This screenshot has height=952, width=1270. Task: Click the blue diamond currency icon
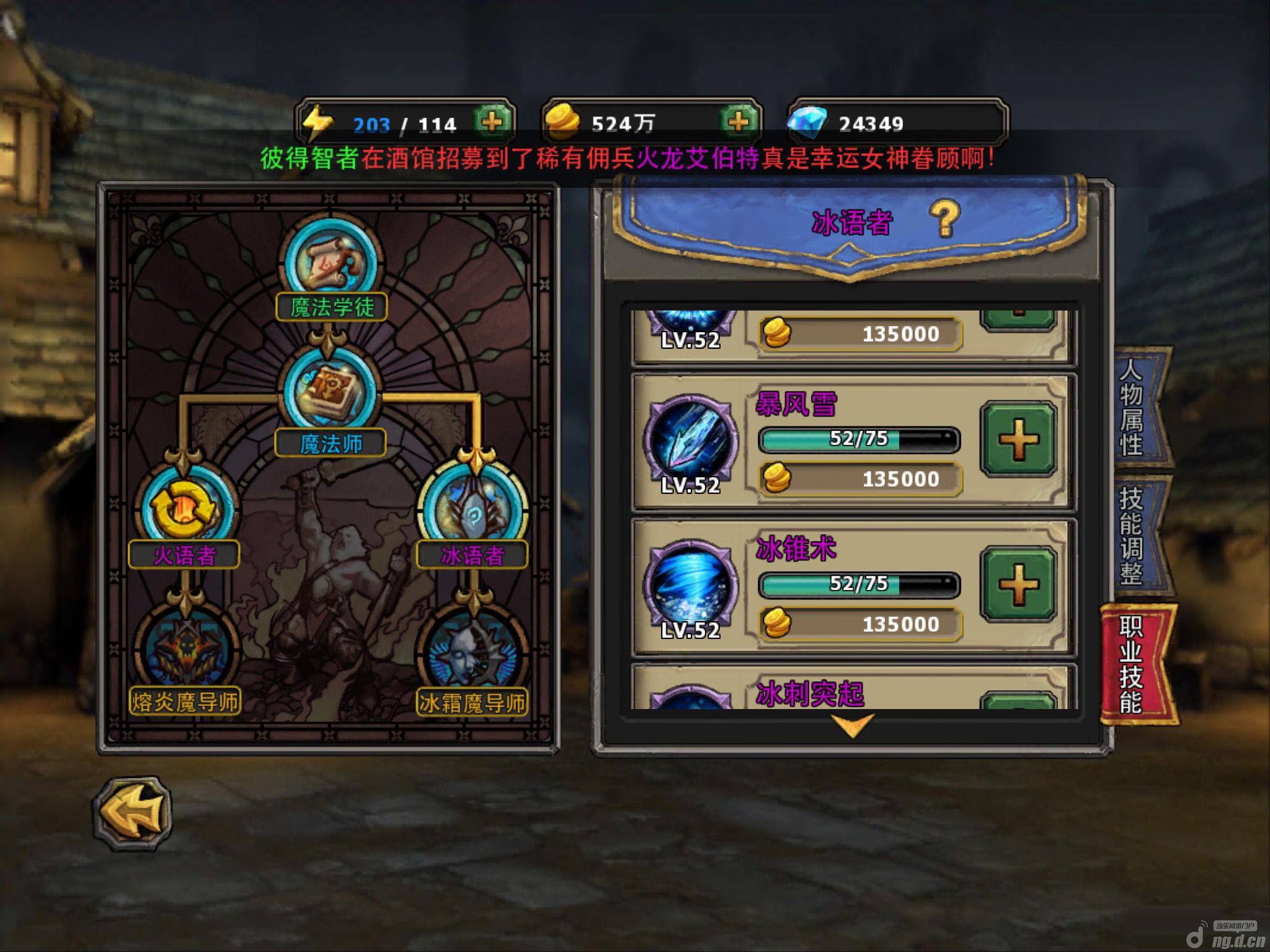point(807,123)
